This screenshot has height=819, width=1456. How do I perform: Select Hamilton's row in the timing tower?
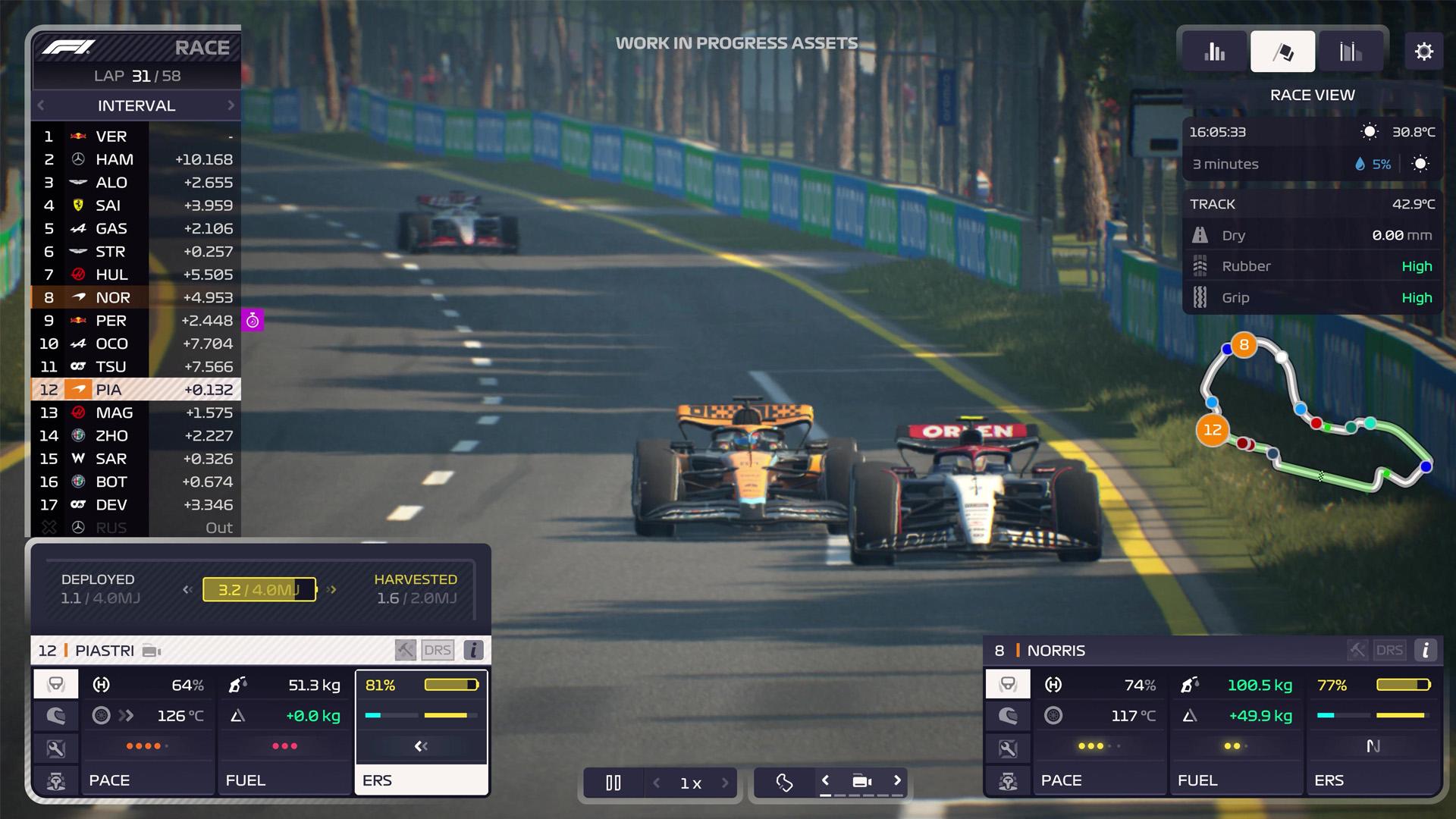click(x=136, y=159)
